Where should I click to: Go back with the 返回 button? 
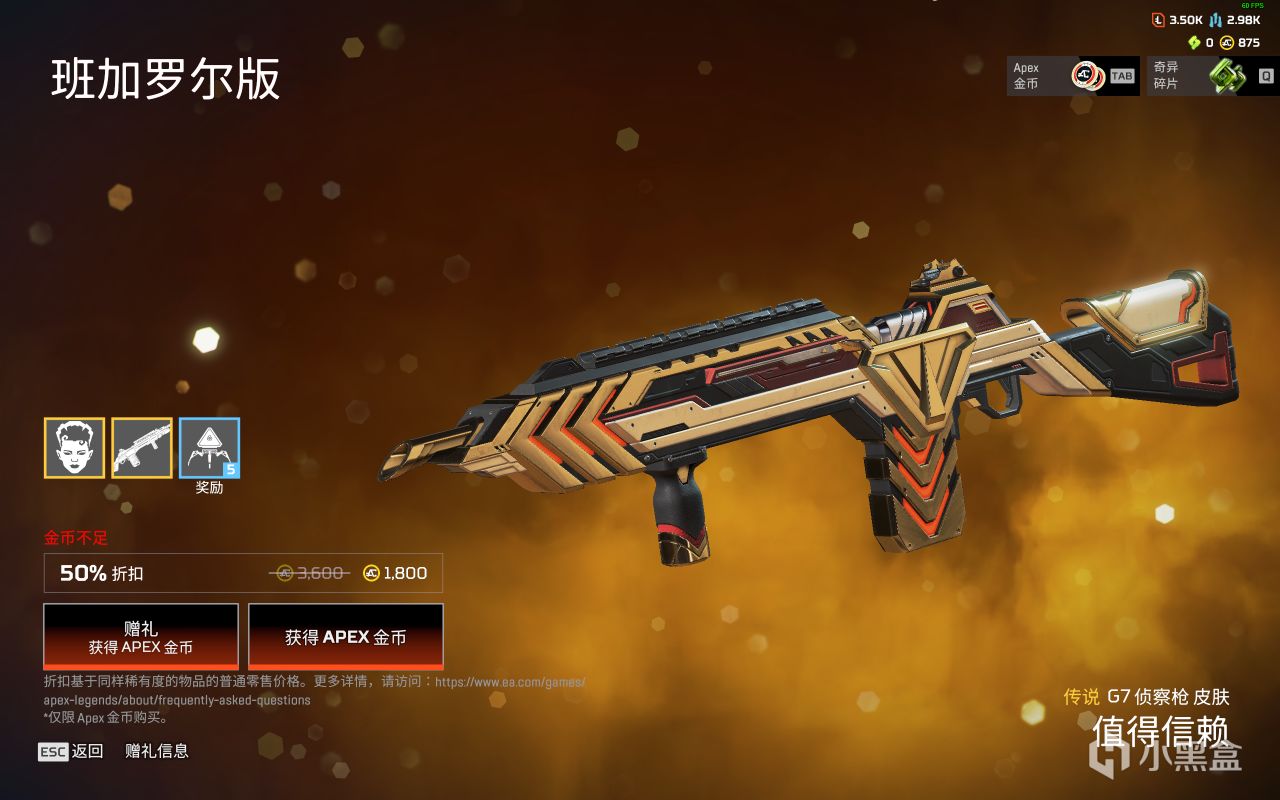point(71,751)
